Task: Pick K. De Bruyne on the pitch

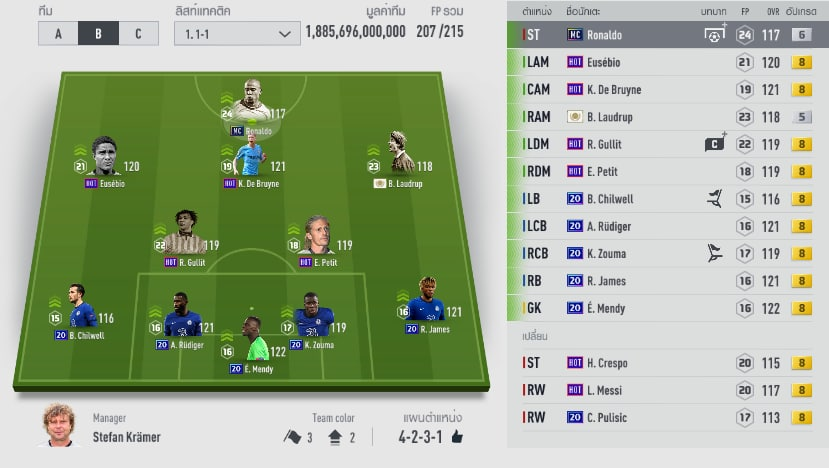Action: tap(251, 160)
